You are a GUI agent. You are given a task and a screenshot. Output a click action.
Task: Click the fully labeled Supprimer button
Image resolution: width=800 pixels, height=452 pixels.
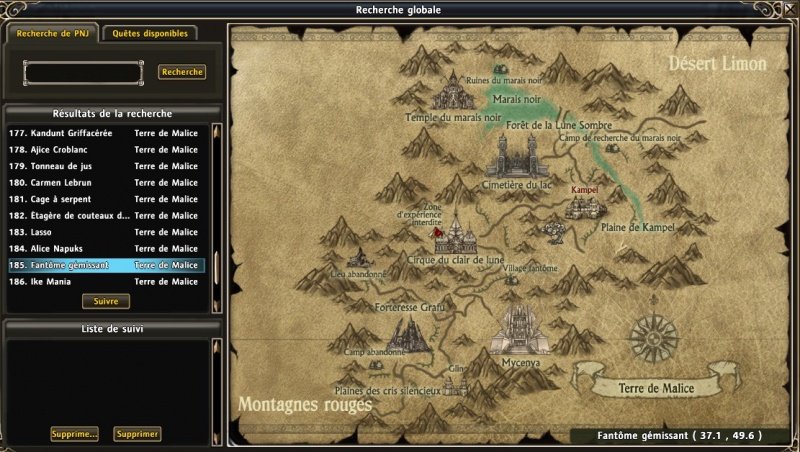(137, 434)
